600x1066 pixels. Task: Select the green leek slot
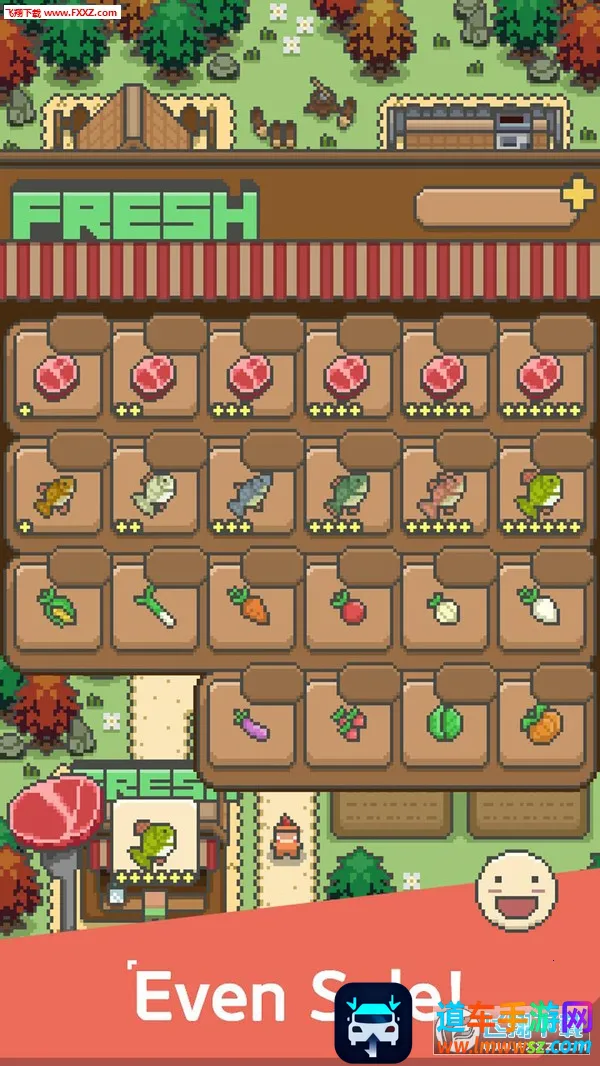click(x=155, y=606)
